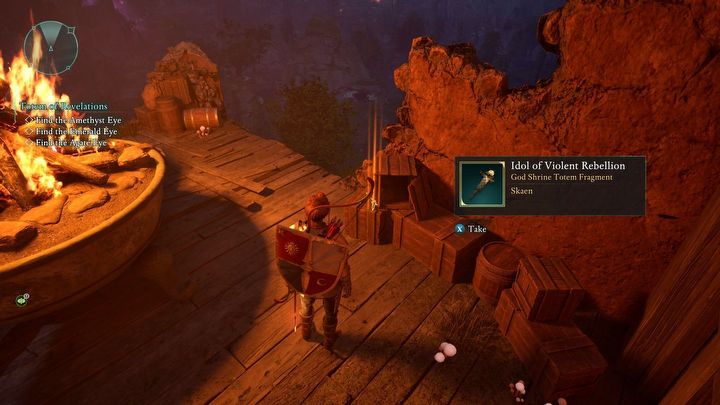Click the Idol of Violent Rebellion item icon
The image size is (720, 405).
483,184
